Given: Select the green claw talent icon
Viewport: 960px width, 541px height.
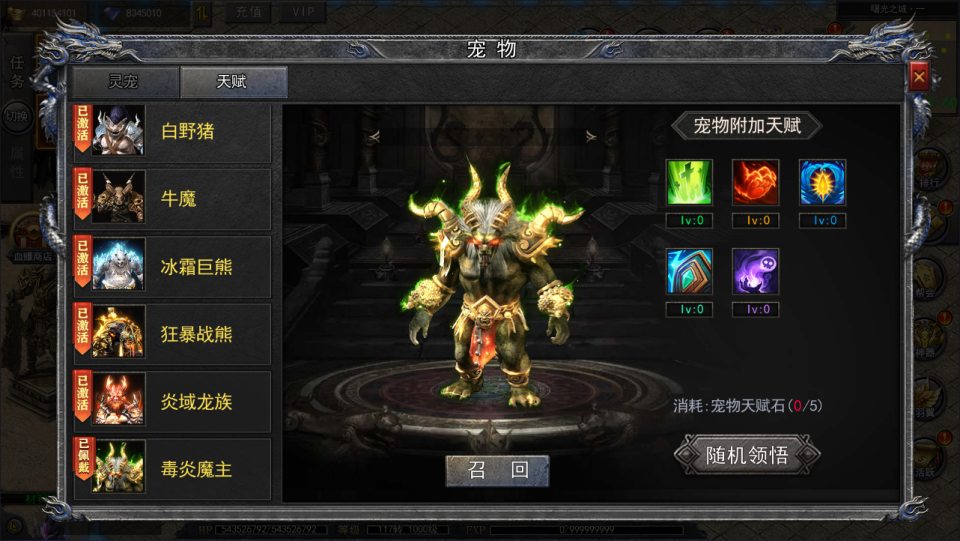Looking at the screenshot, I should (690, 182).
